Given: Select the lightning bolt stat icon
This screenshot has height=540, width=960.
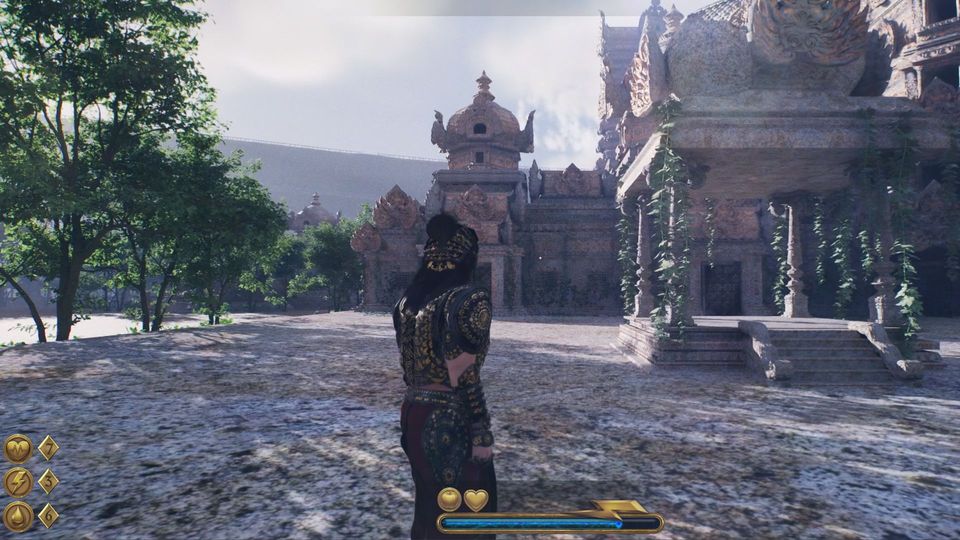Looking at the screenshot, I should [17, 482].
